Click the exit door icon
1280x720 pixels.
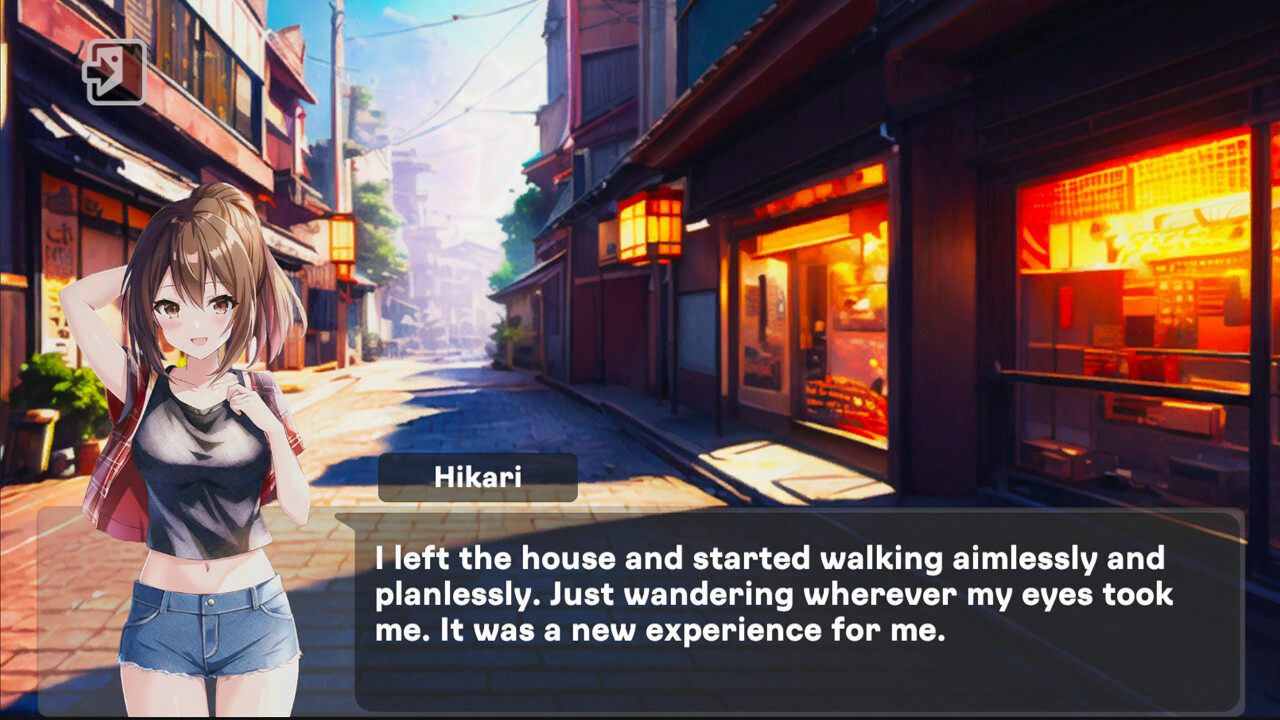(115, 72)
